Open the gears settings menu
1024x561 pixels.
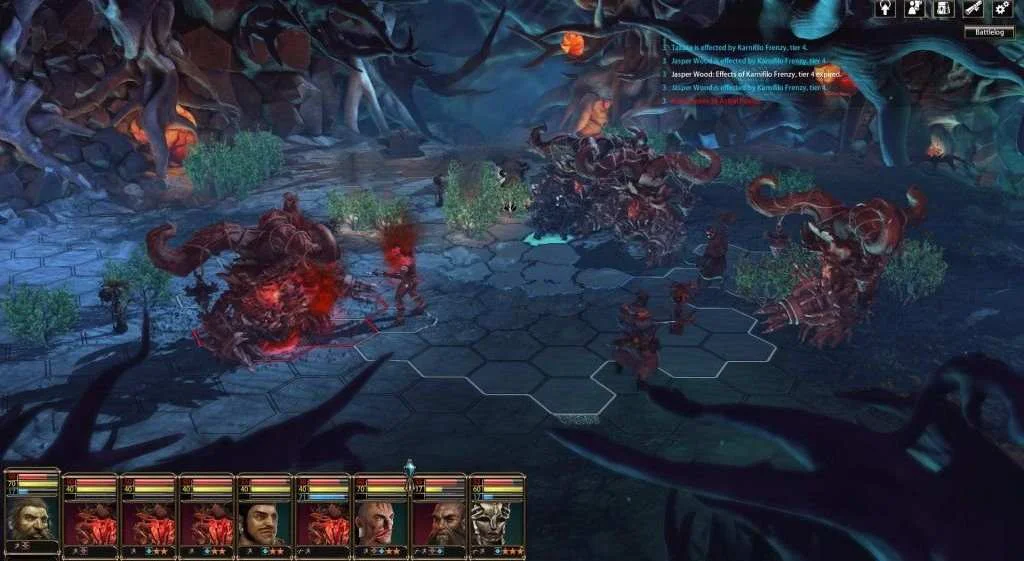(x=1002, y=9)
